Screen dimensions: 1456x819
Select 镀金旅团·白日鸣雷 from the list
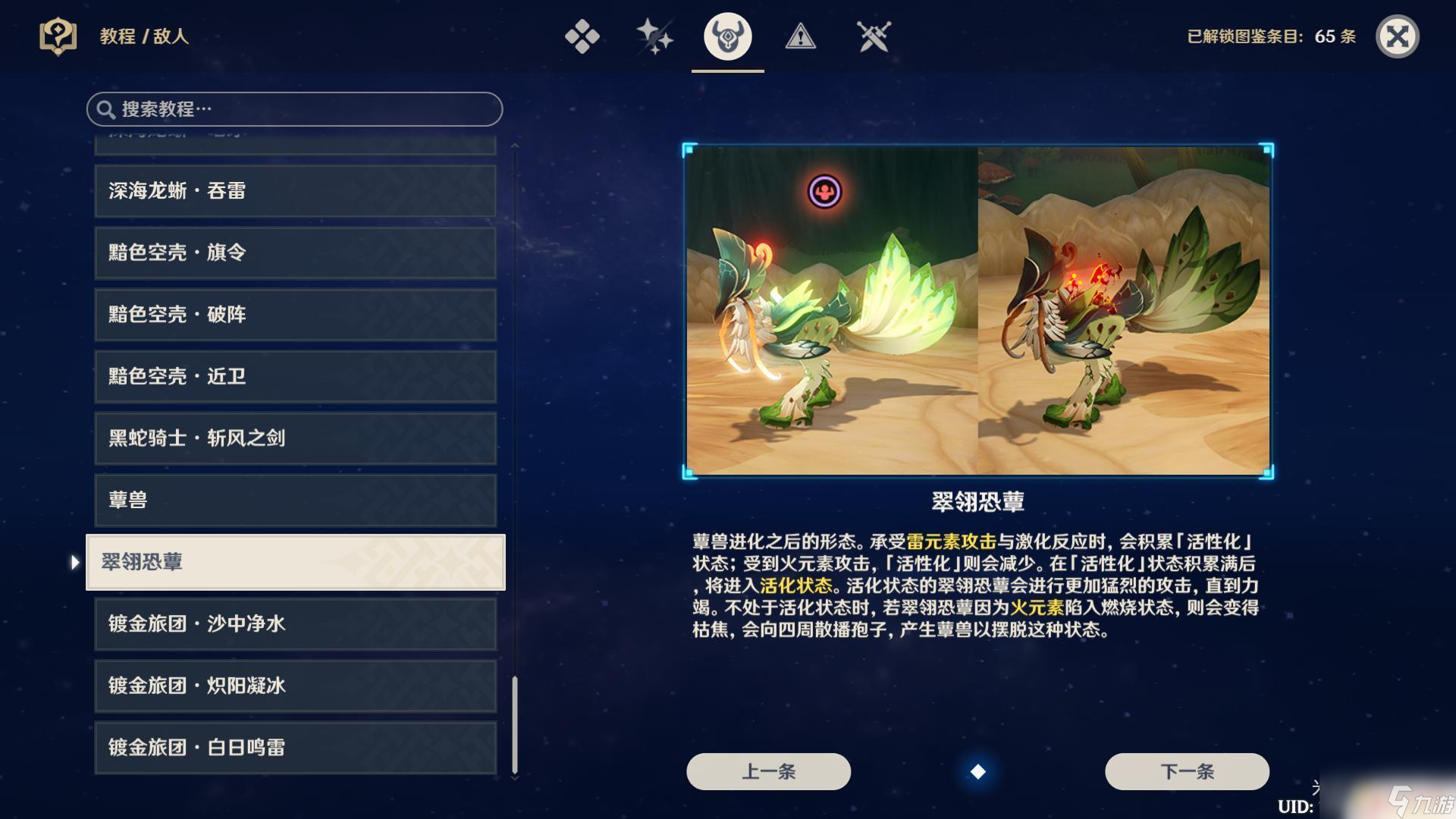tap(294, 748)
